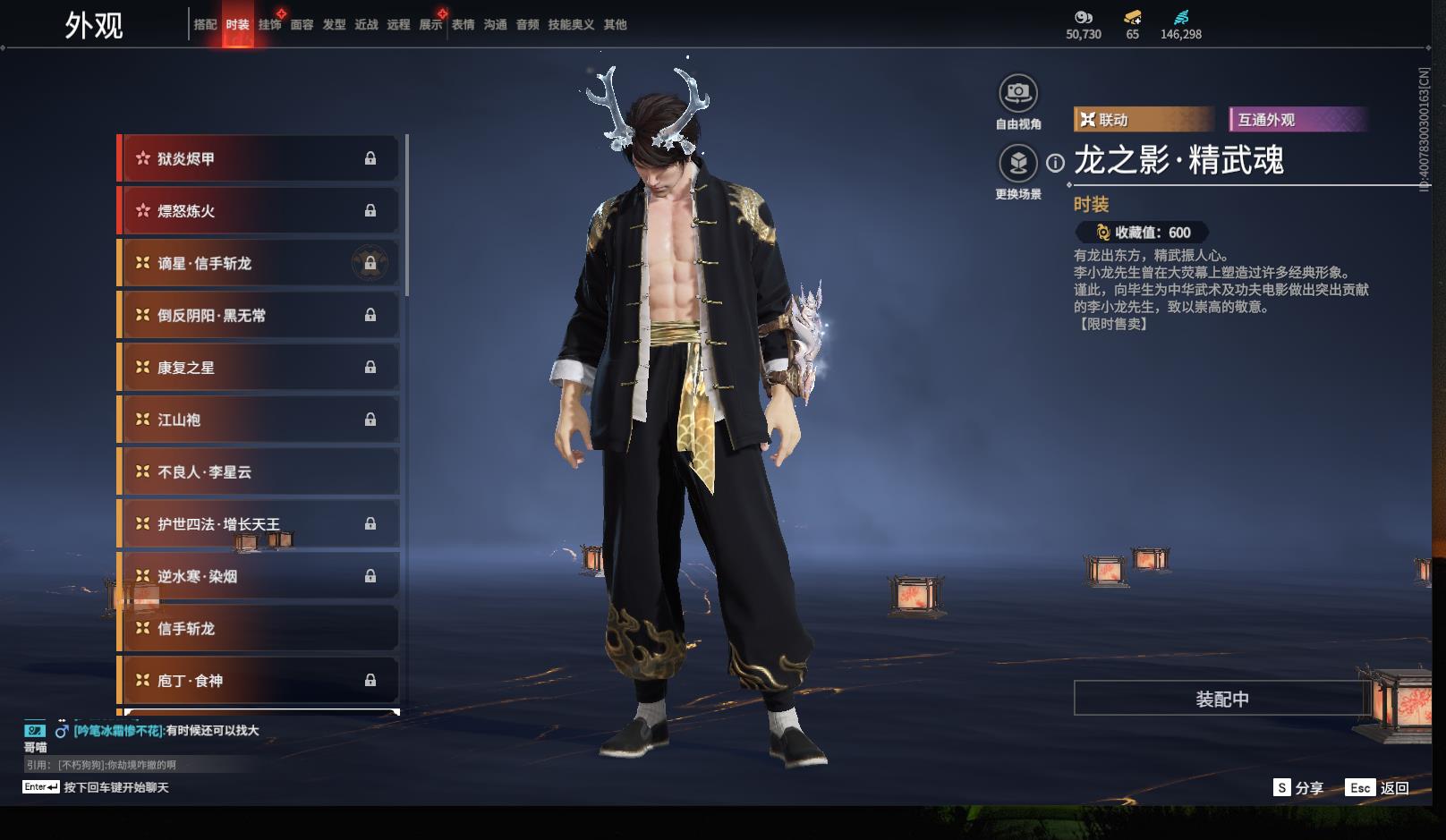
Task: Switch to the 表情 emote tab
Action: coord(463,25)
